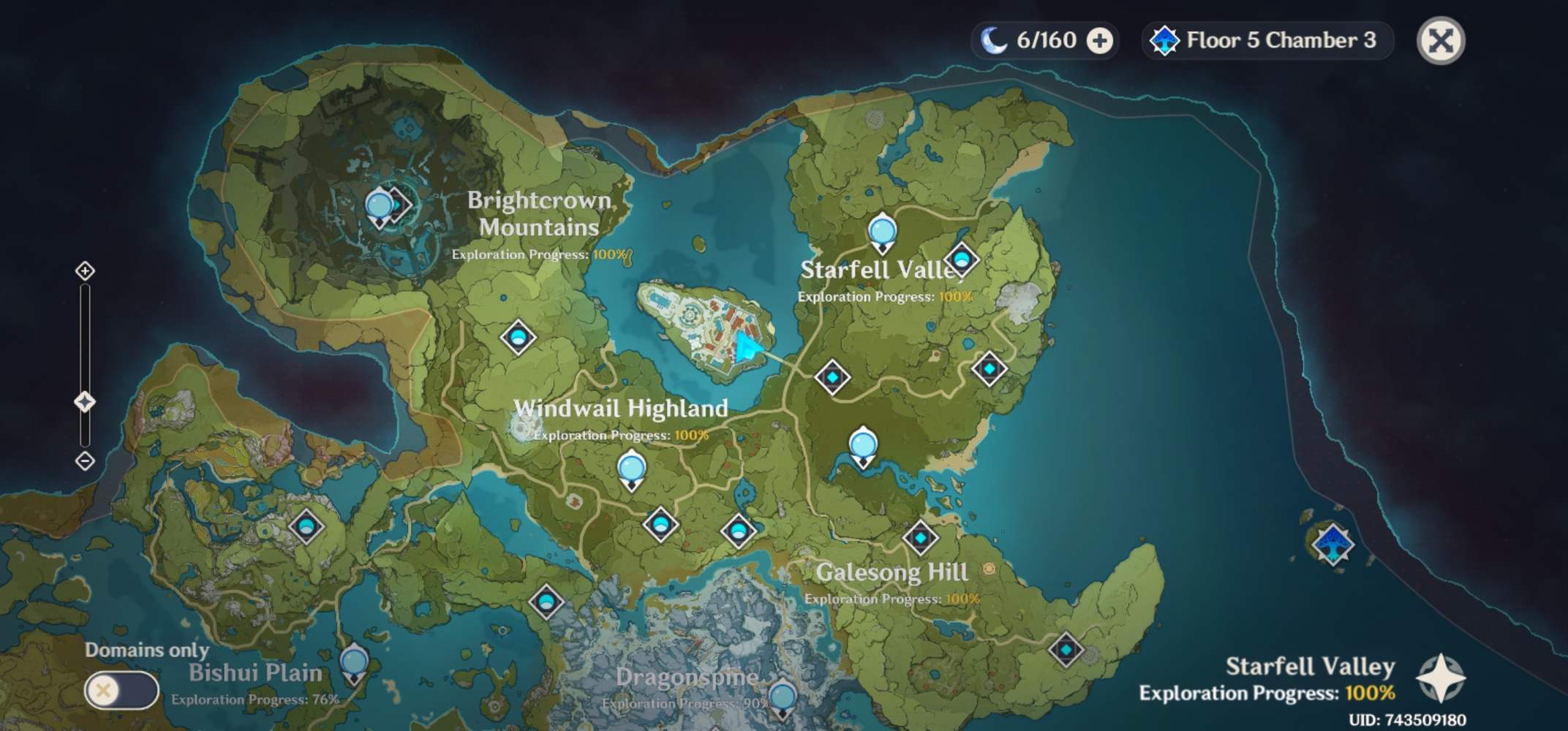Choose the Statue of the Seven in Bishui Plain

pos(355,664)
